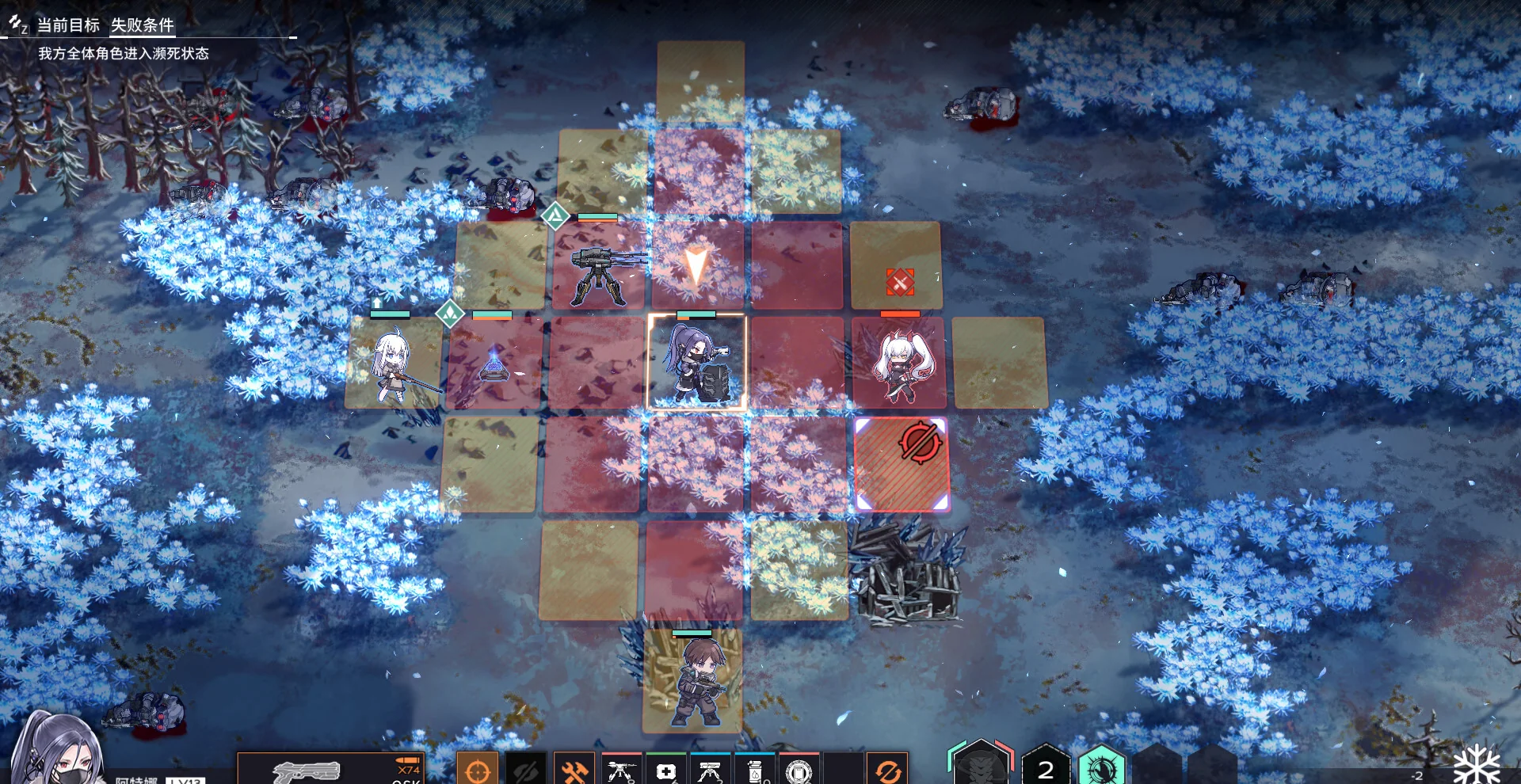The height and width of the screenshot is (784, 1521).
Task: Pick the canister item slot
Action: coord(755,770)
